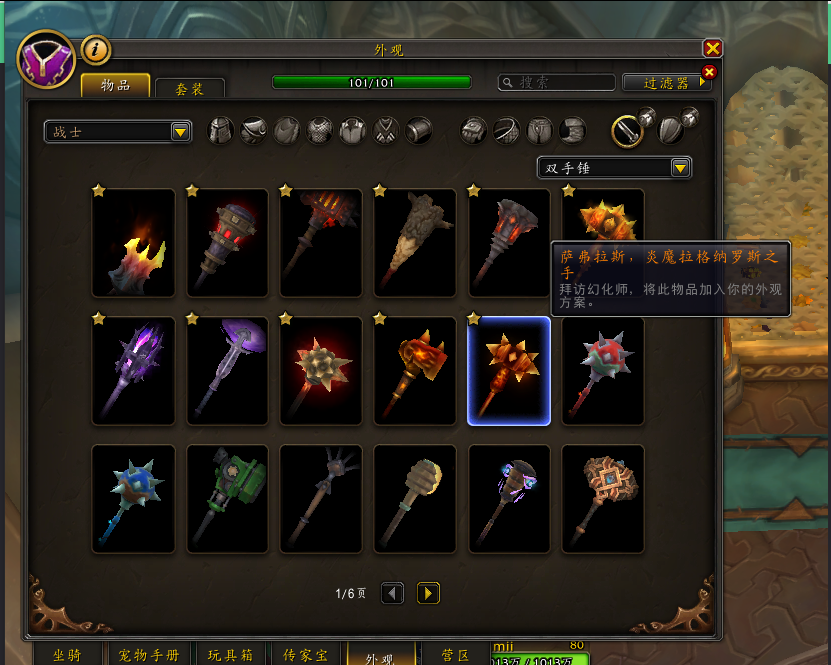
Task: Select the highlighted orange spiked mace appearance
Action: 508,371
